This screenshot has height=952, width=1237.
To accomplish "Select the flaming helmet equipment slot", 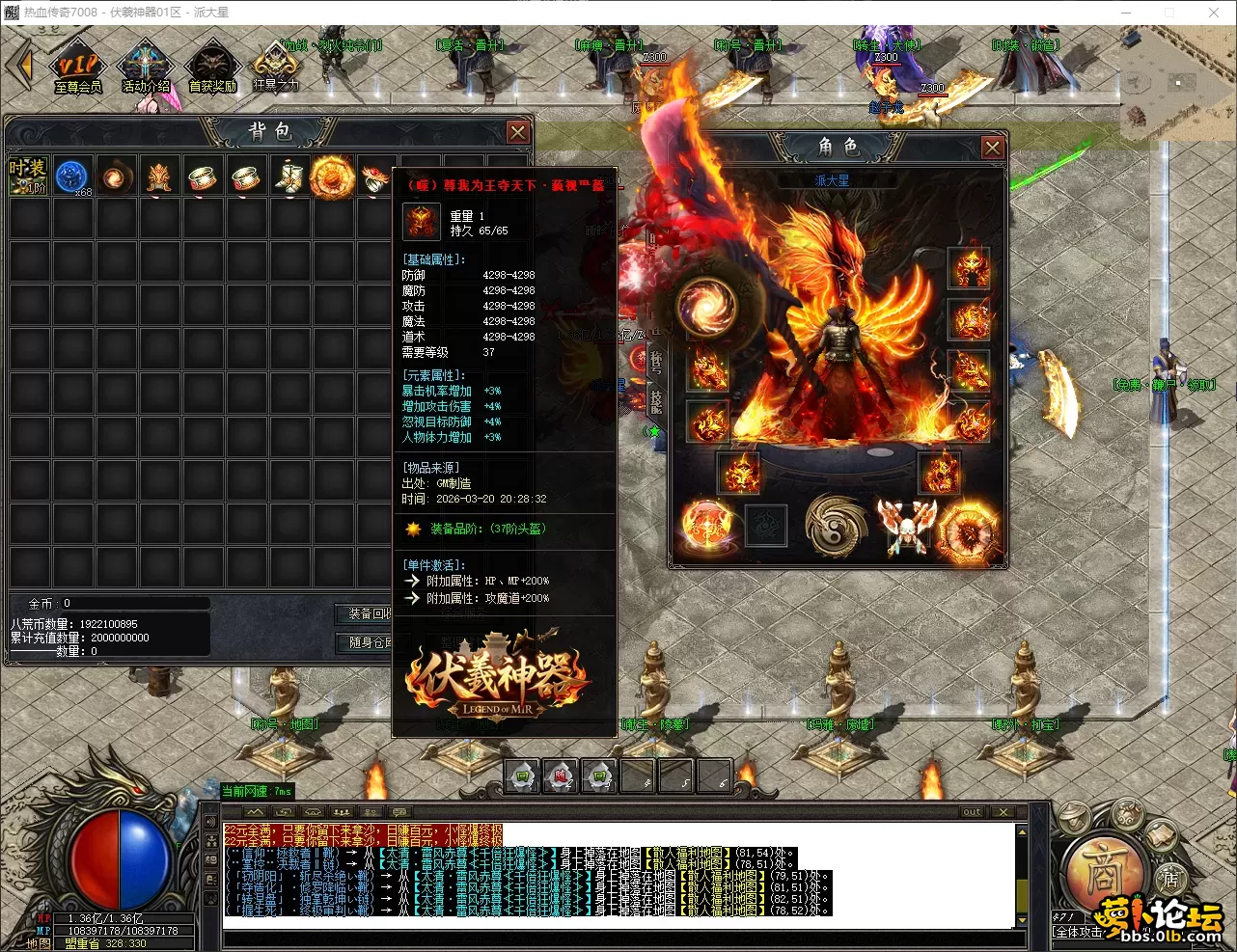I will point(970,269).
